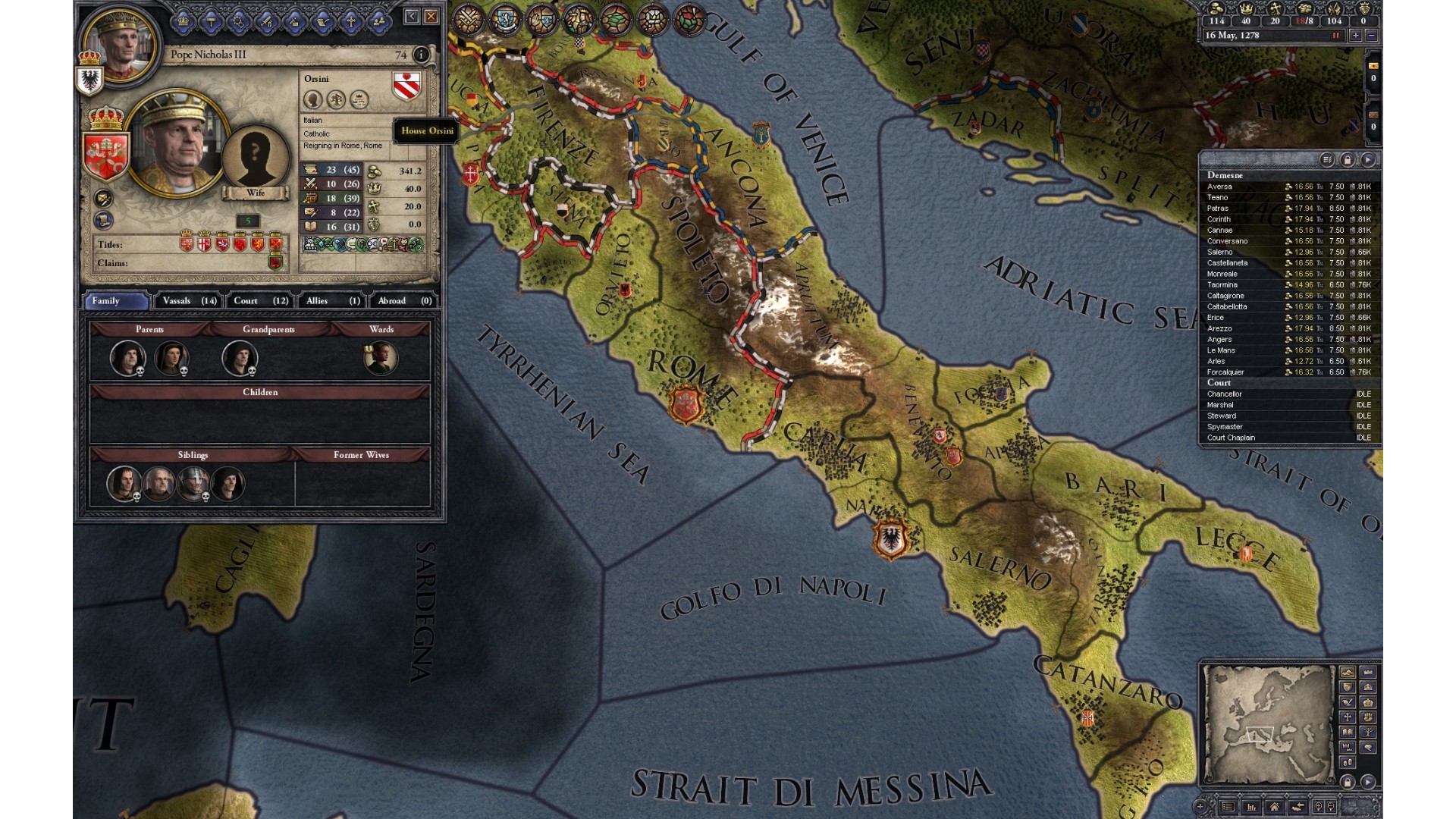This screenshot has width=1456, height=819.
Task: Switch to the Vassals tab
Action: [189, 301]
